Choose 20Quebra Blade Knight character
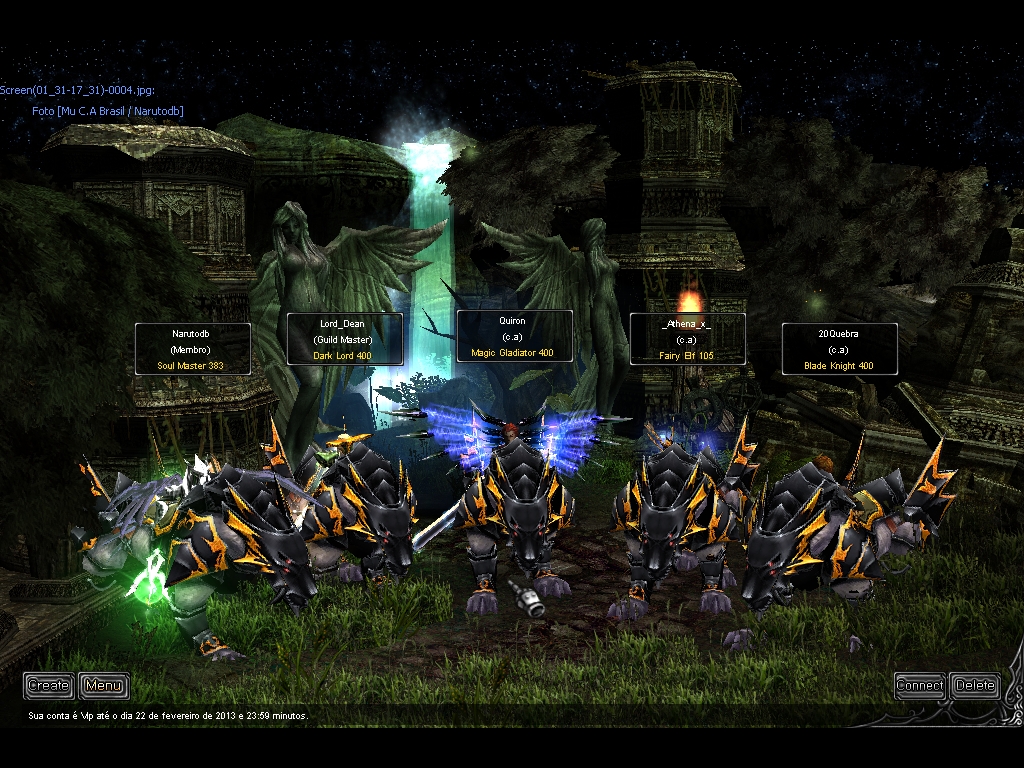Viewport: 1024px width, 768px height. 839,349
